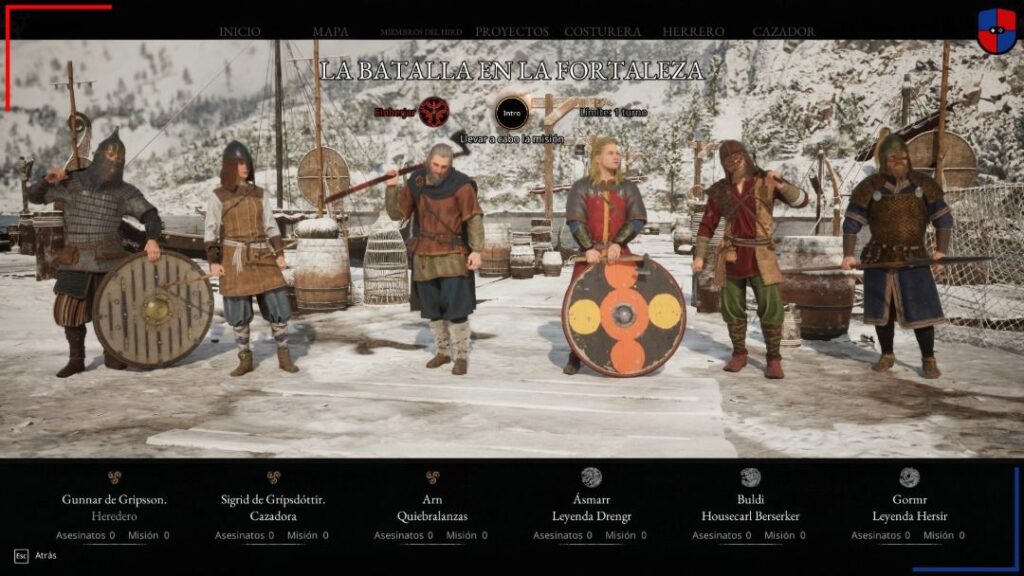Image resolution: width=1024 pixels, height=576 pixels.
Task: Select Gunnar de Gripsson, Heredero
Action: click(114, 507)
